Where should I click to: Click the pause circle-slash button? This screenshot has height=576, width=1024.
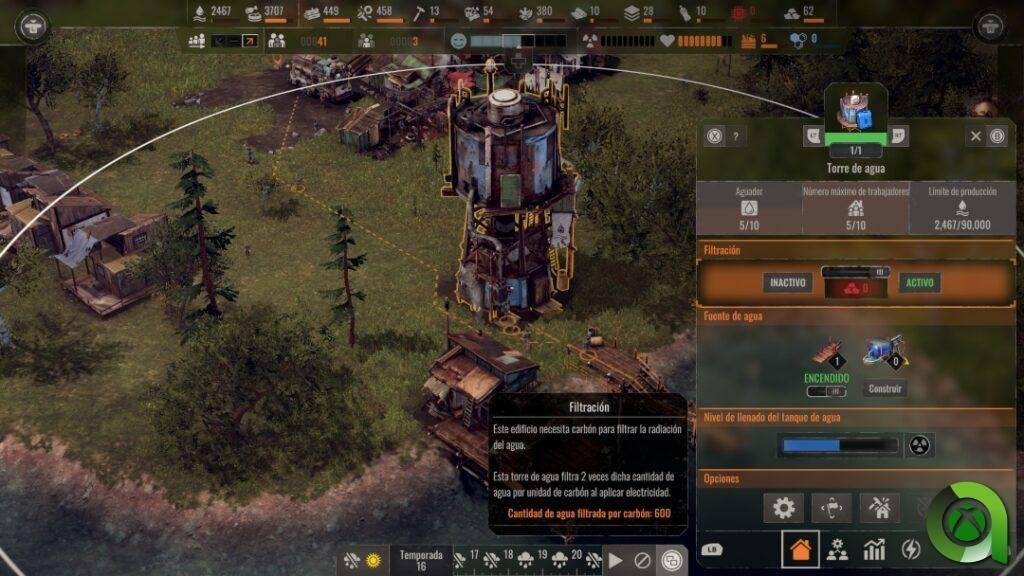coord(642,561)
